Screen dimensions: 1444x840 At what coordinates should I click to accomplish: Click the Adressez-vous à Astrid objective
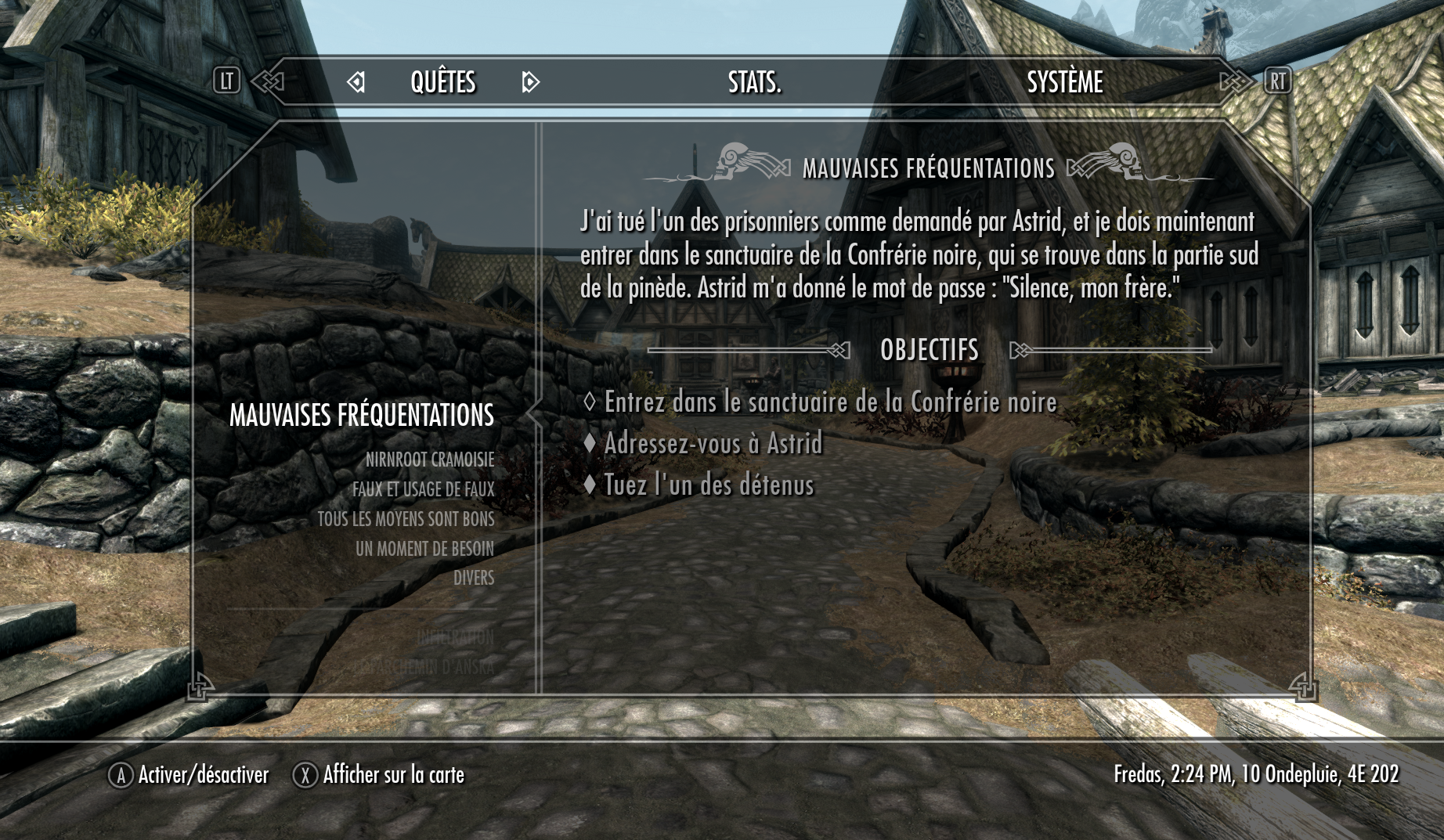click(713, 444)
